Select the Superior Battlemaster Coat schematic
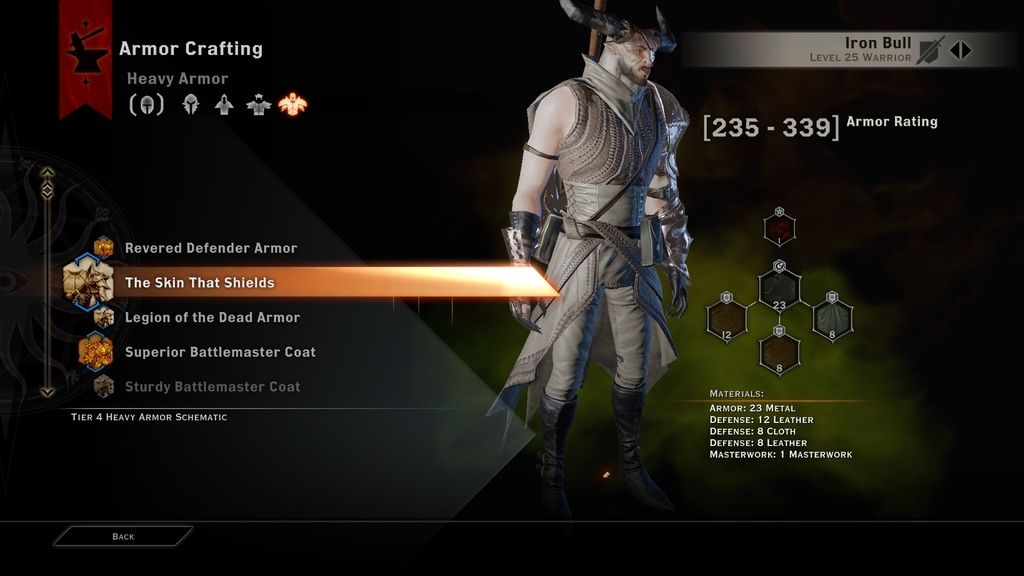Image resolution: width=1024 pixels, height=576 pixels. [220, 352]
